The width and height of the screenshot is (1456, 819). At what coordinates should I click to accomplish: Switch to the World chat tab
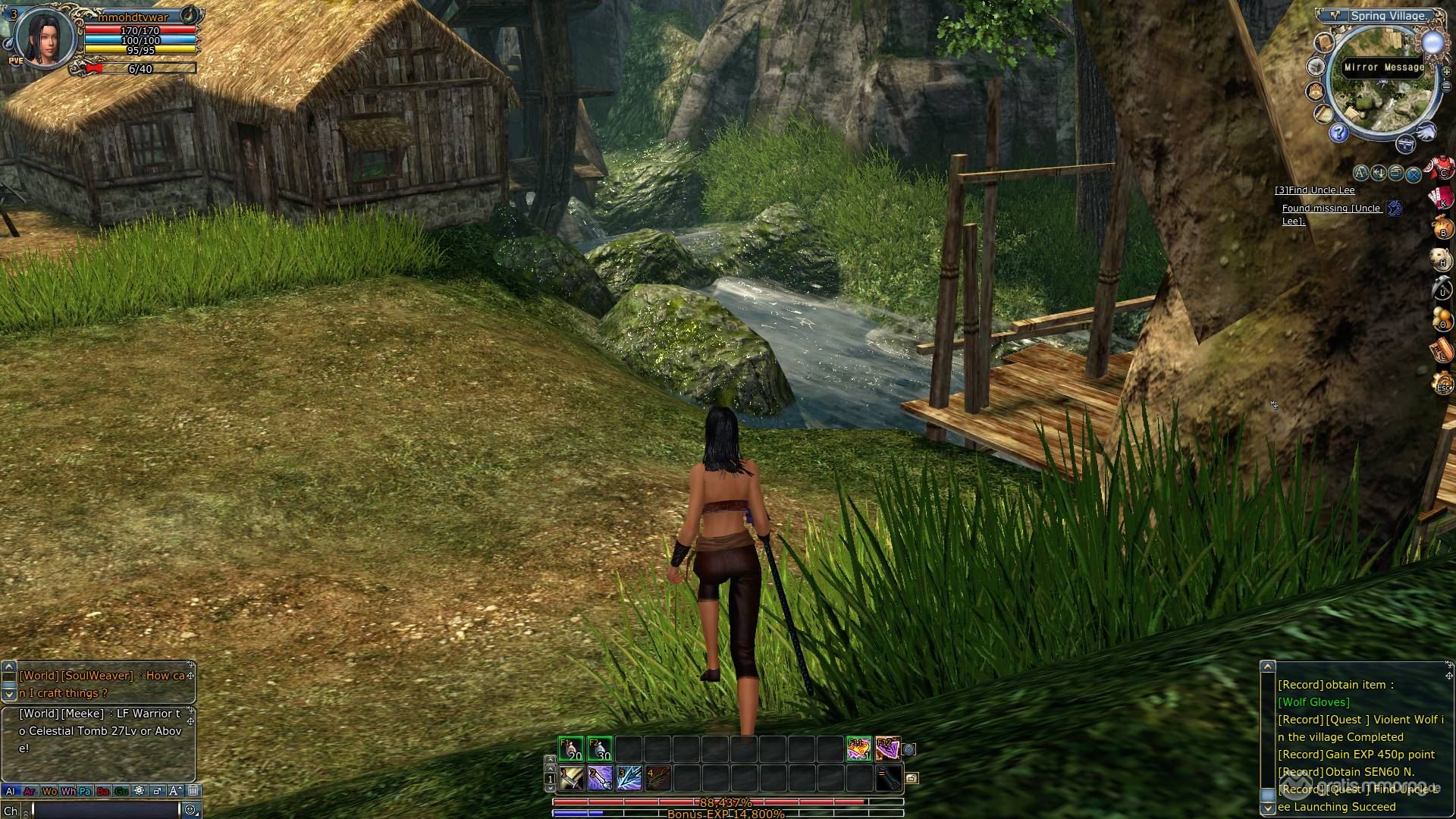point(49,791)
